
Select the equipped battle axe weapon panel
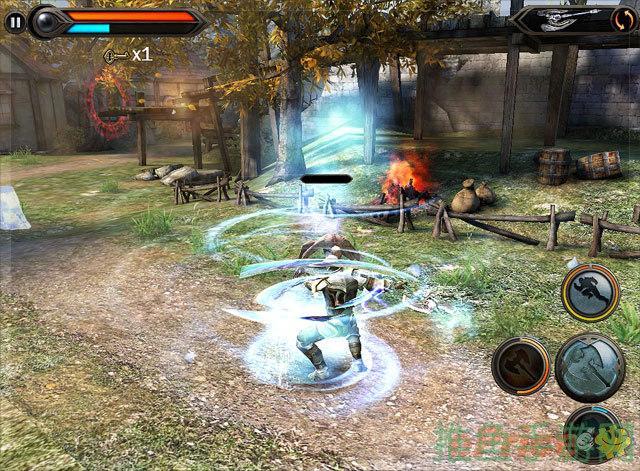561,19
